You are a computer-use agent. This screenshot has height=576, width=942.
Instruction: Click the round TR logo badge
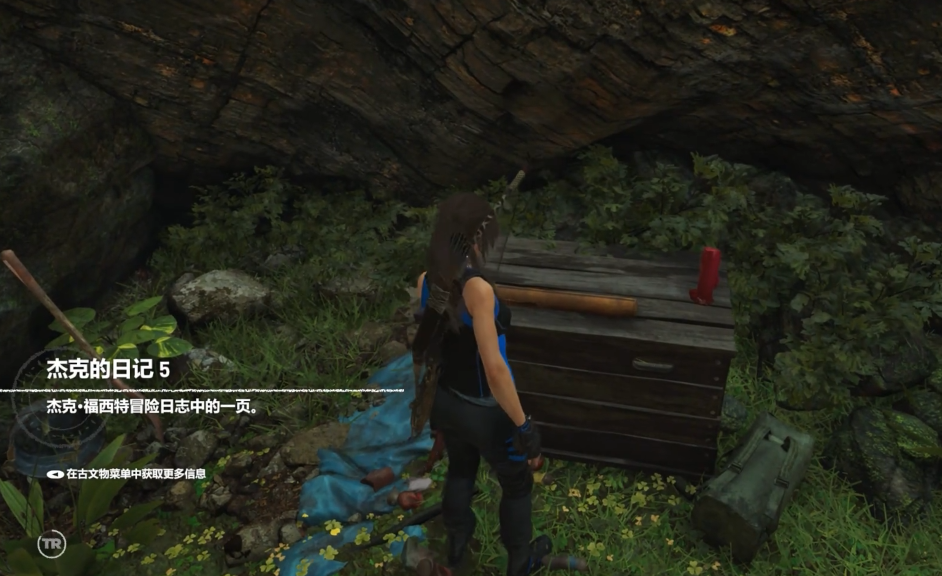(x=51, y=545)
